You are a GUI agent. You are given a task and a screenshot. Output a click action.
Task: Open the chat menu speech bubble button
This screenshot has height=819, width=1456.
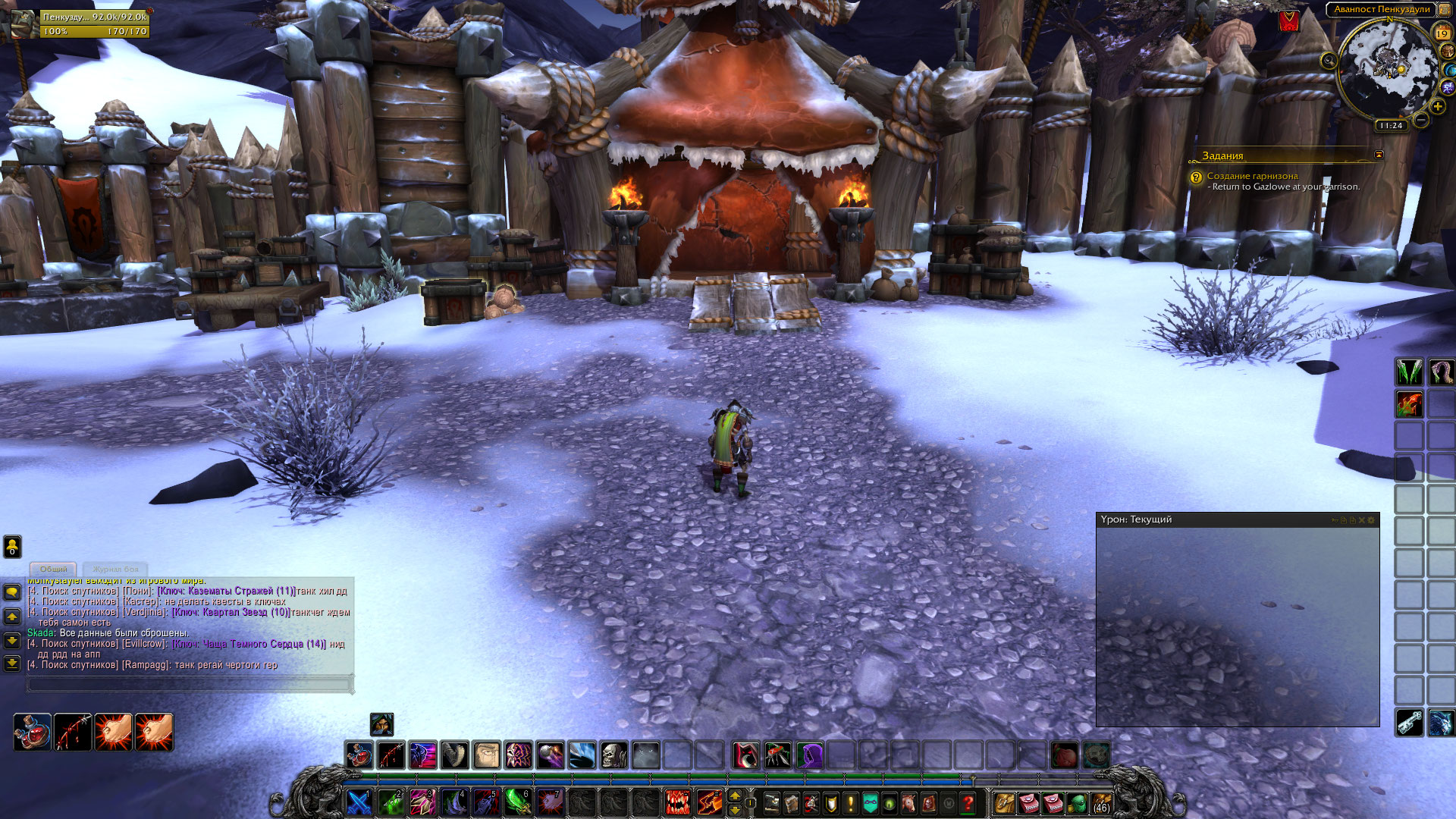pyautogui.click(x=12, y=591)
